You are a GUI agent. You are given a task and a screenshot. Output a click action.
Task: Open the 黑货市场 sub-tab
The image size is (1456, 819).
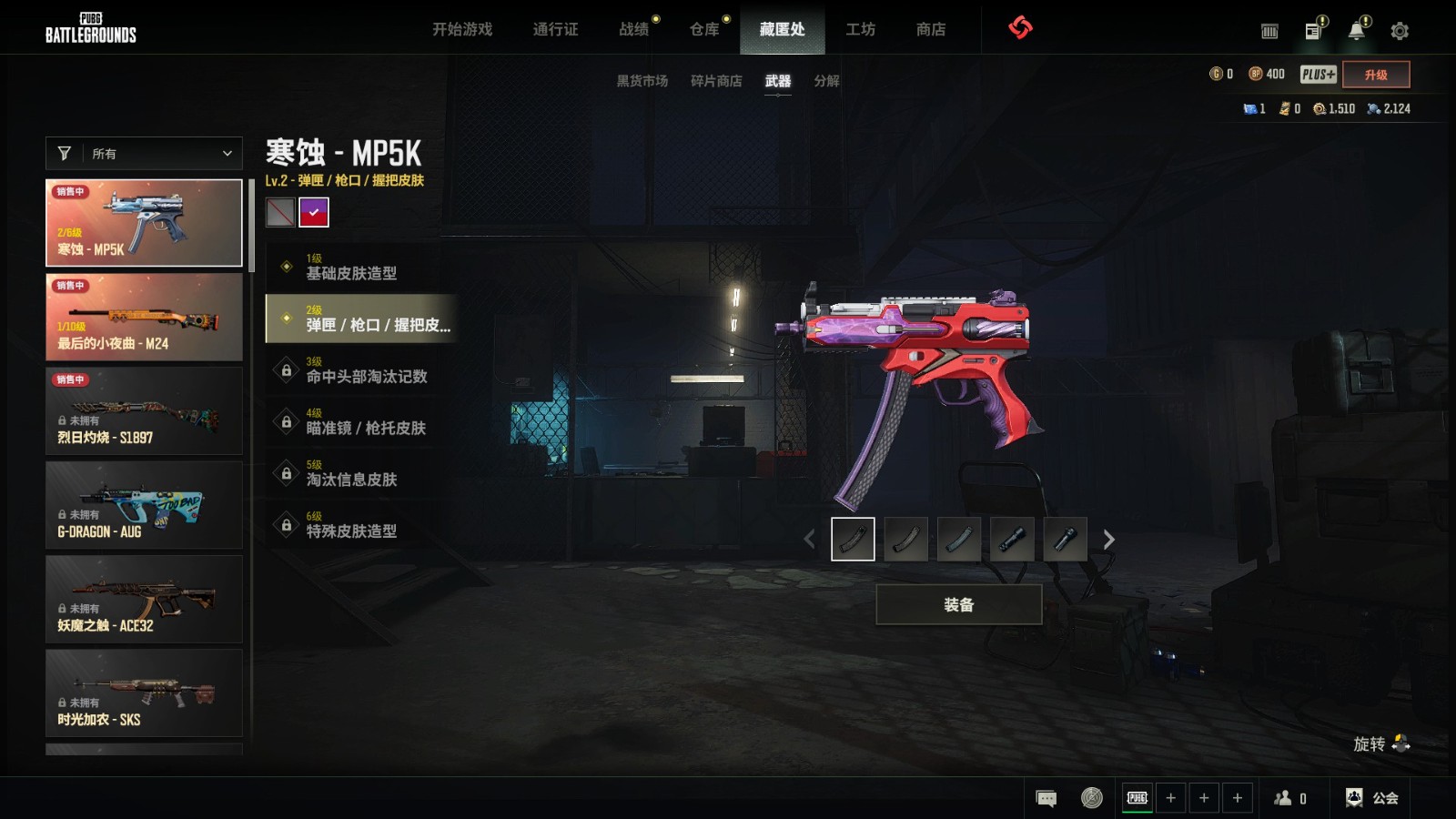click(x=642, y=81)
